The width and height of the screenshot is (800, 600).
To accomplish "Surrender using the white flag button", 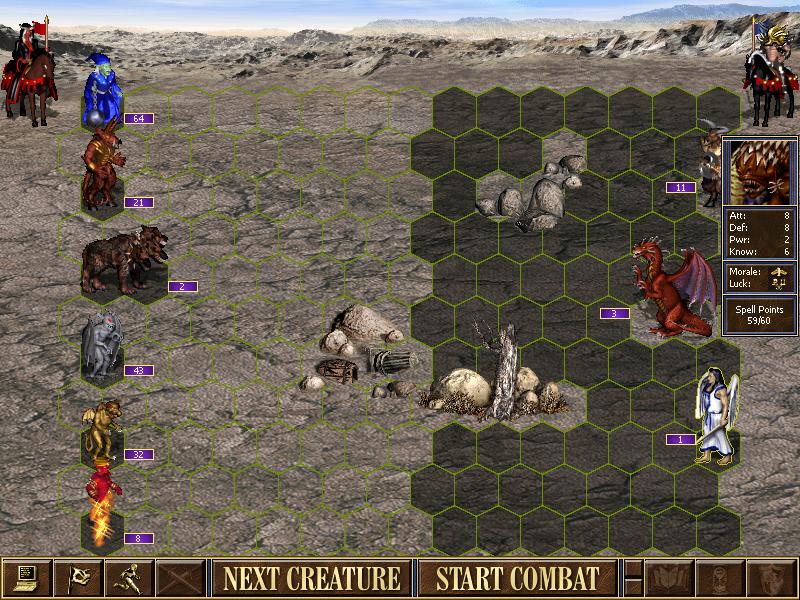I will (x=78, y=578).
